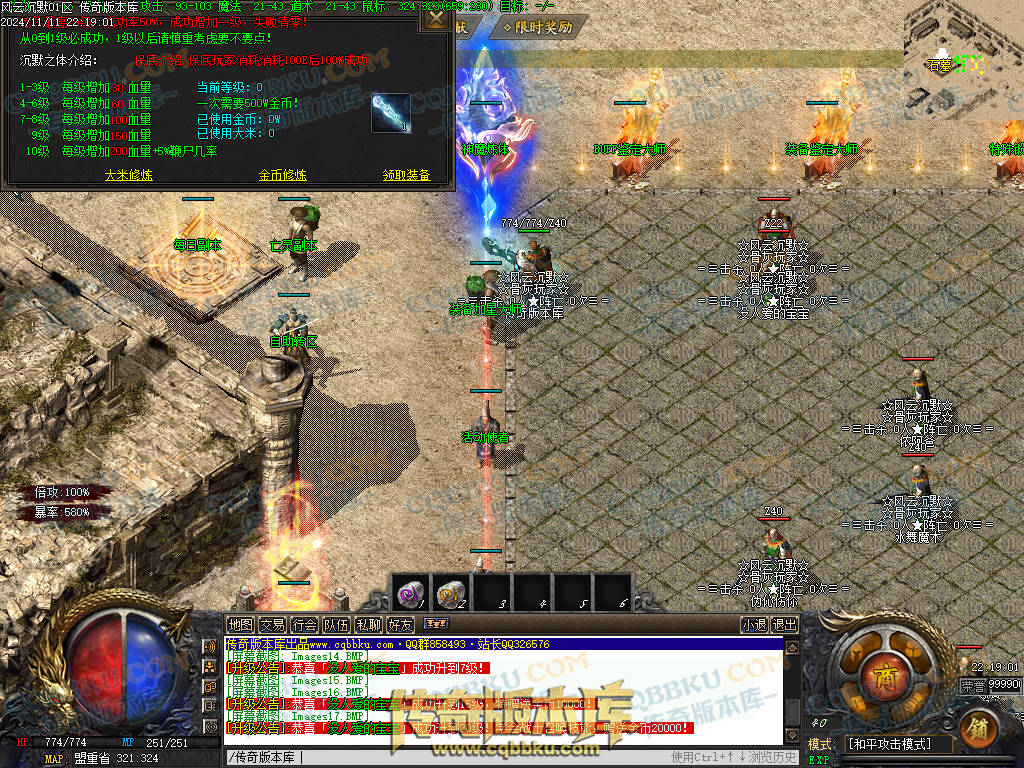Use the yellow scroll in hotbar slot 2
The width and height of the screenshot is (1024, 768).
click(x=450, y=593)
